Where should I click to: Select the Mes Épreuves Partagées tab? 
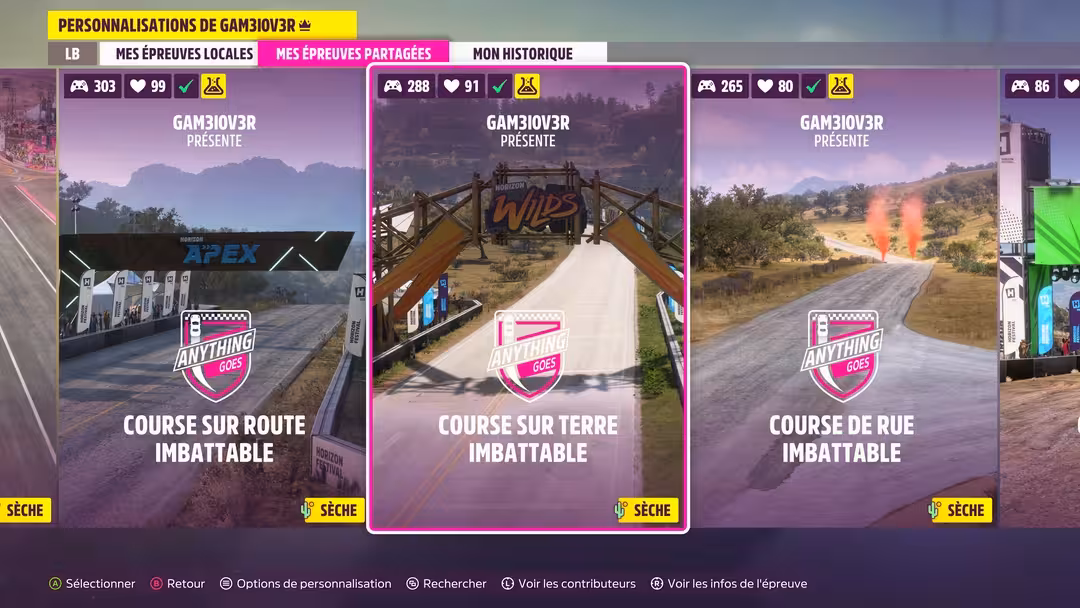[x=353, y=54]
